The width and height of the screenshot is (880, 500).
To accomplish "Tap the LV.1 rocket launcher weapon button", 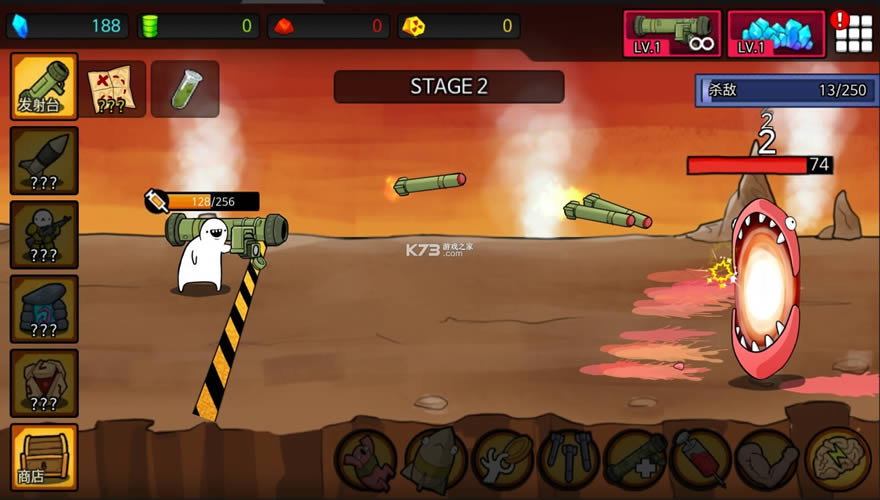I will [672, 34].
